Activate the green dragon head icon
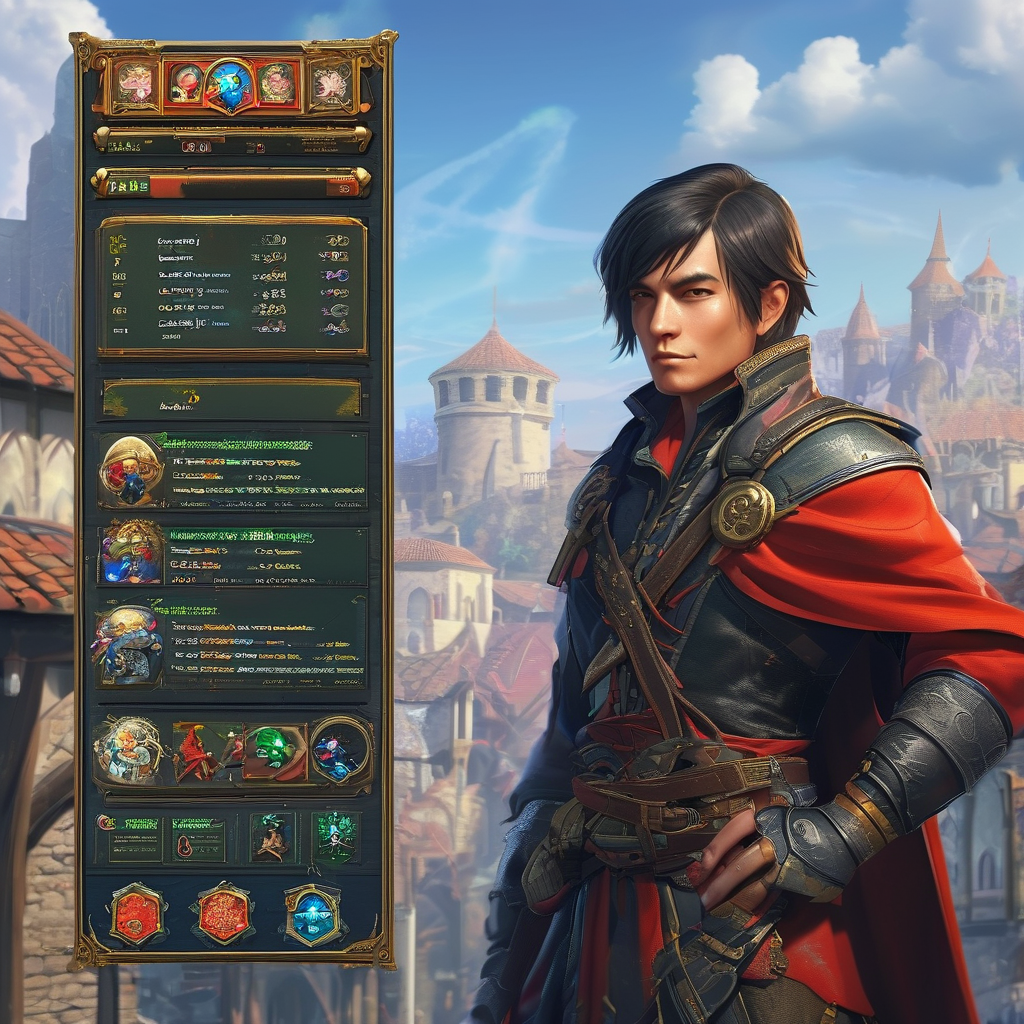1024x1024 pixels. (273, 752)
